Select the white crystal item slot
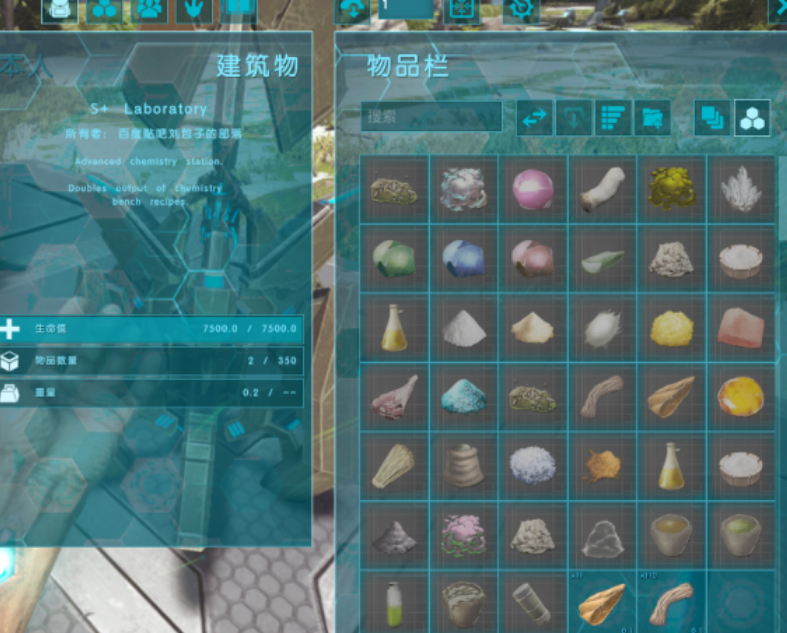Viewport: 787px width, 633px height. coord(740,188)
